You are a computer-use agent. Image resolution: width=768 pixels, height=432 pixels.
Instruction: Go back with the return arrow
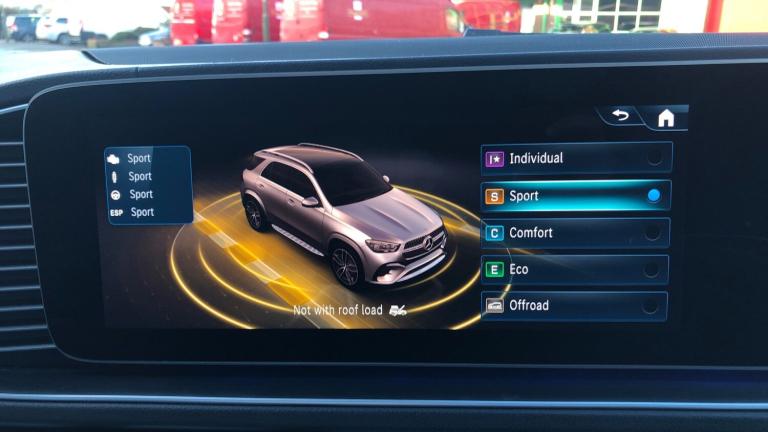pos(621,116)
